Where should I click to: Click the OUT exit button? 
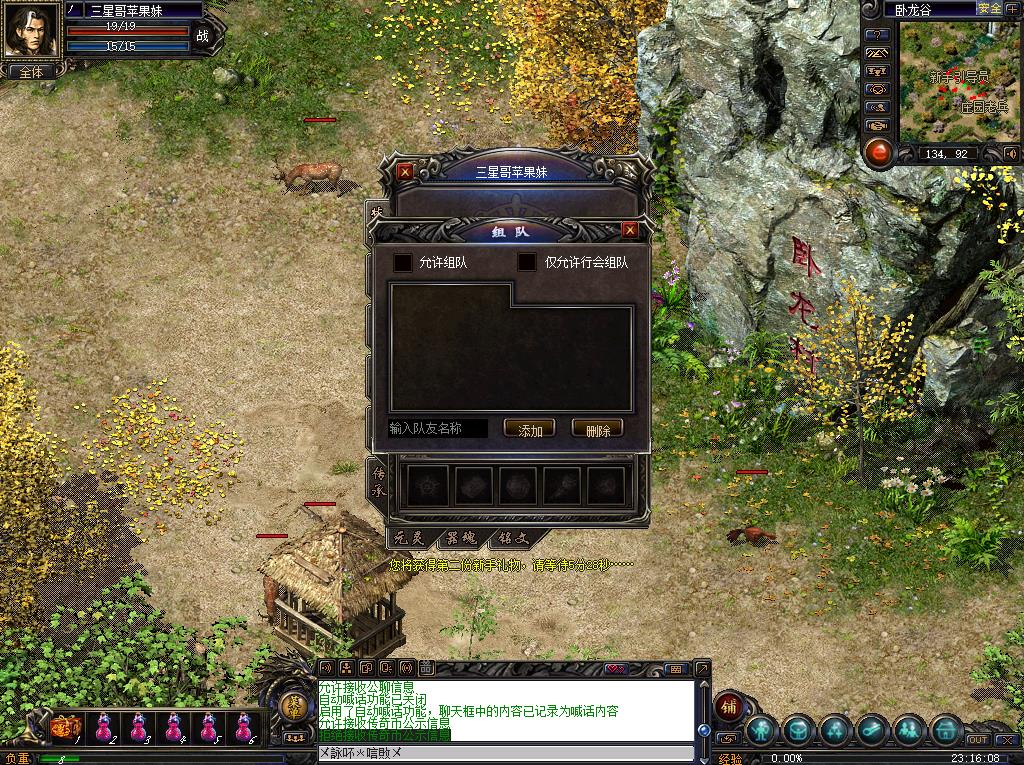click(977, 740)
